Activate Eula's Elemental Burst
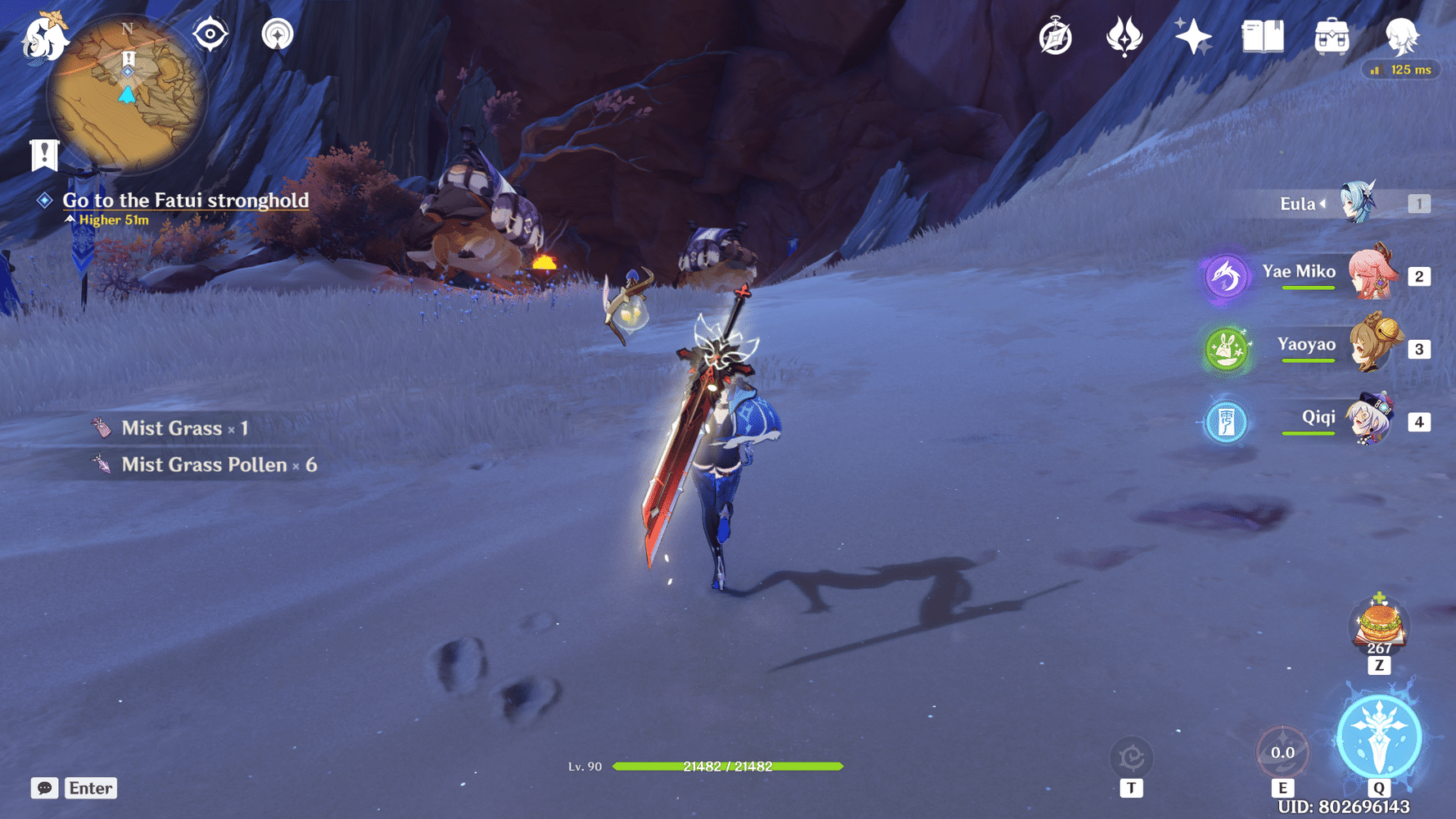Viewport: 1456px width, 819px height. pyautogui.click(x=1379, y=736)
